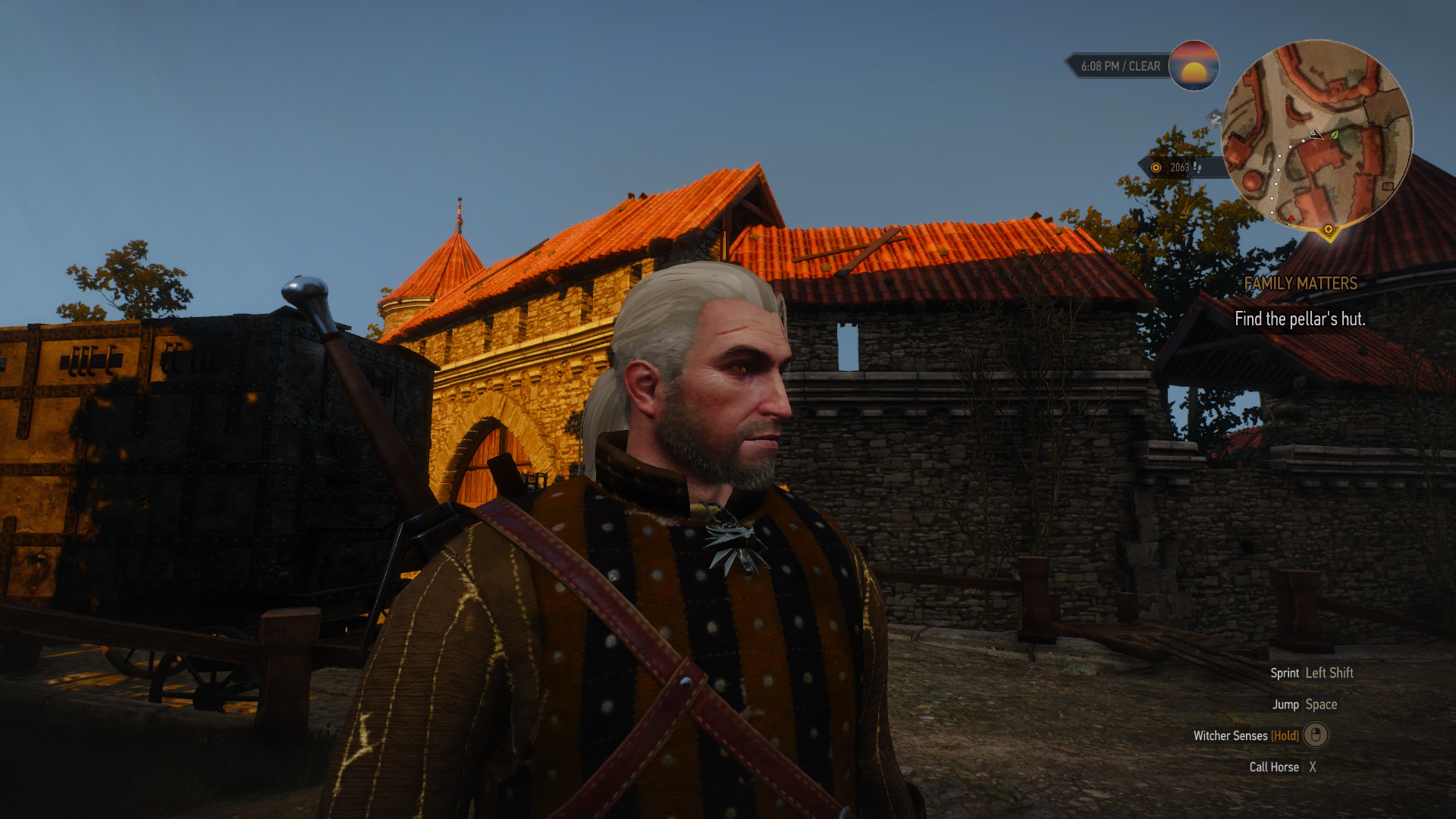The height and width of the screenshot is (819, 1456).
Task: Select the 'Find the pellar's hut' objective
Action: point(1300,319)
